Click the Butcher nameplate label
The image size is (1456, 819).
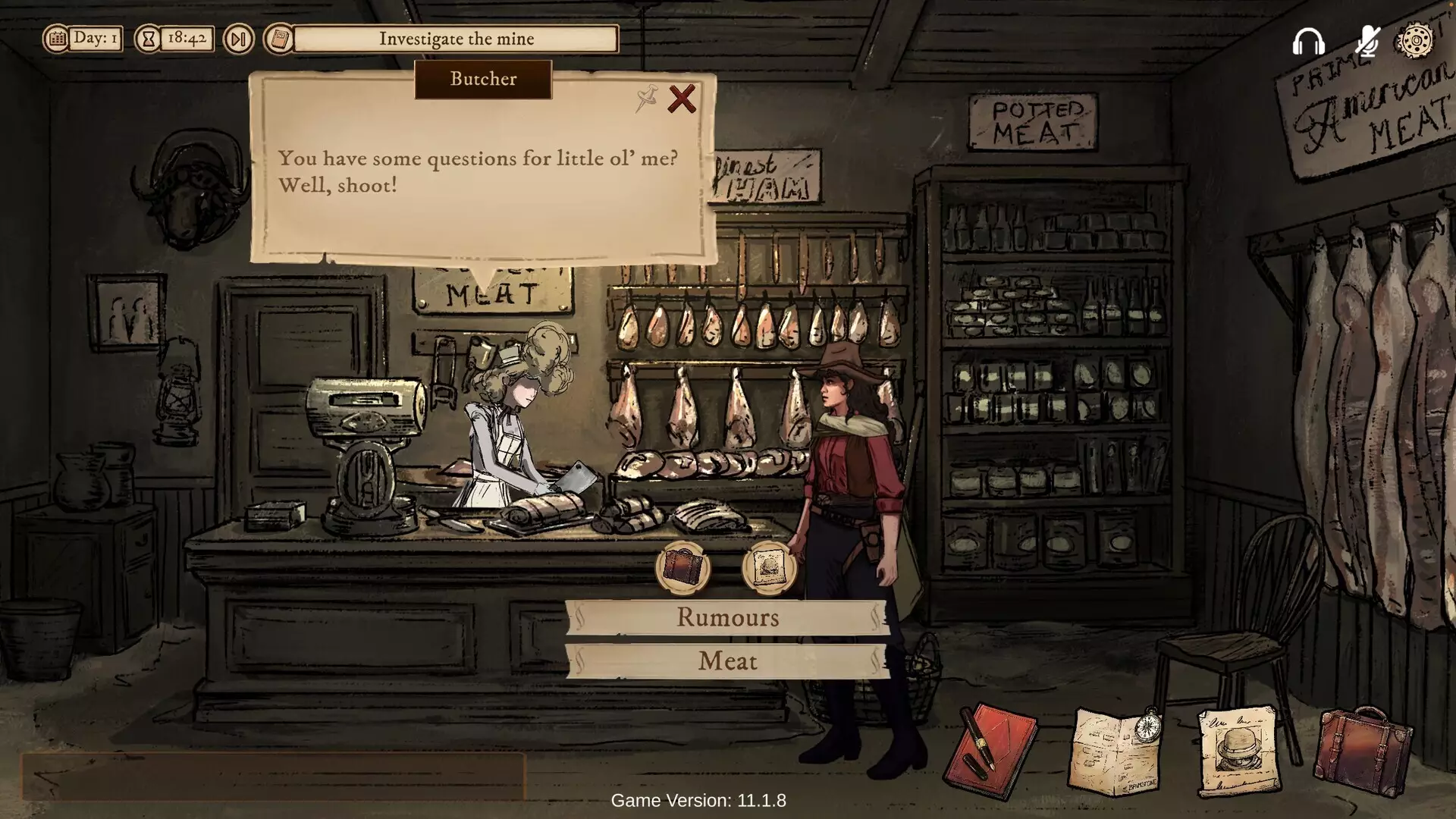pyautogui.click(x=483, y=80)
